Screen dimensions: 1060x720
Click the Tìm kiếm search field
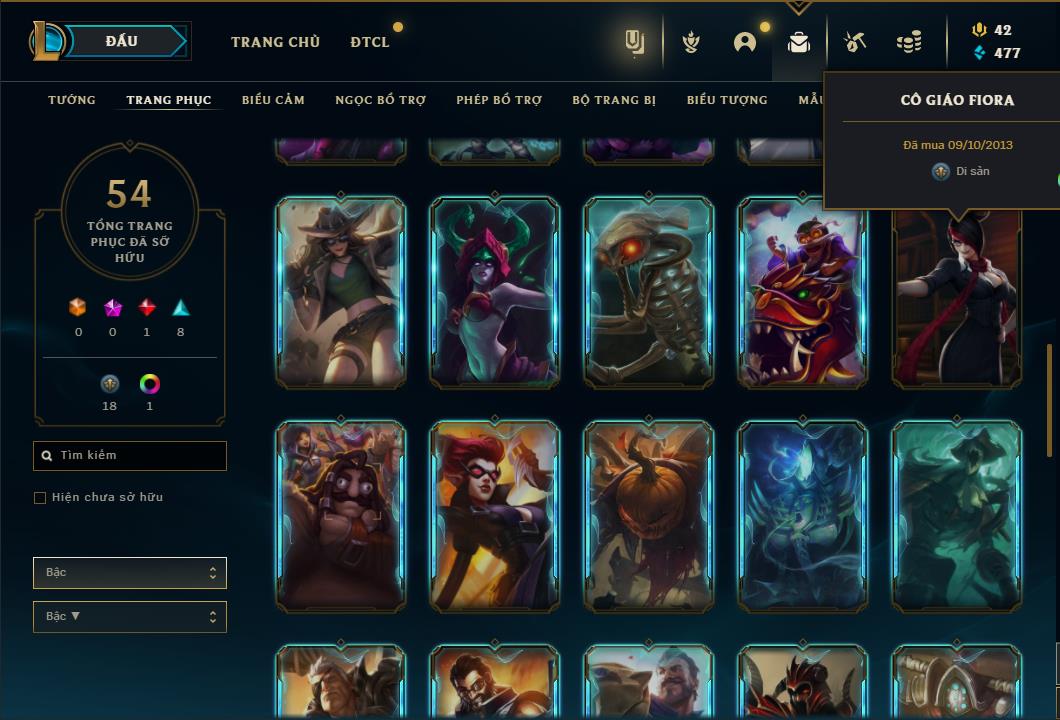pos(130,456)
